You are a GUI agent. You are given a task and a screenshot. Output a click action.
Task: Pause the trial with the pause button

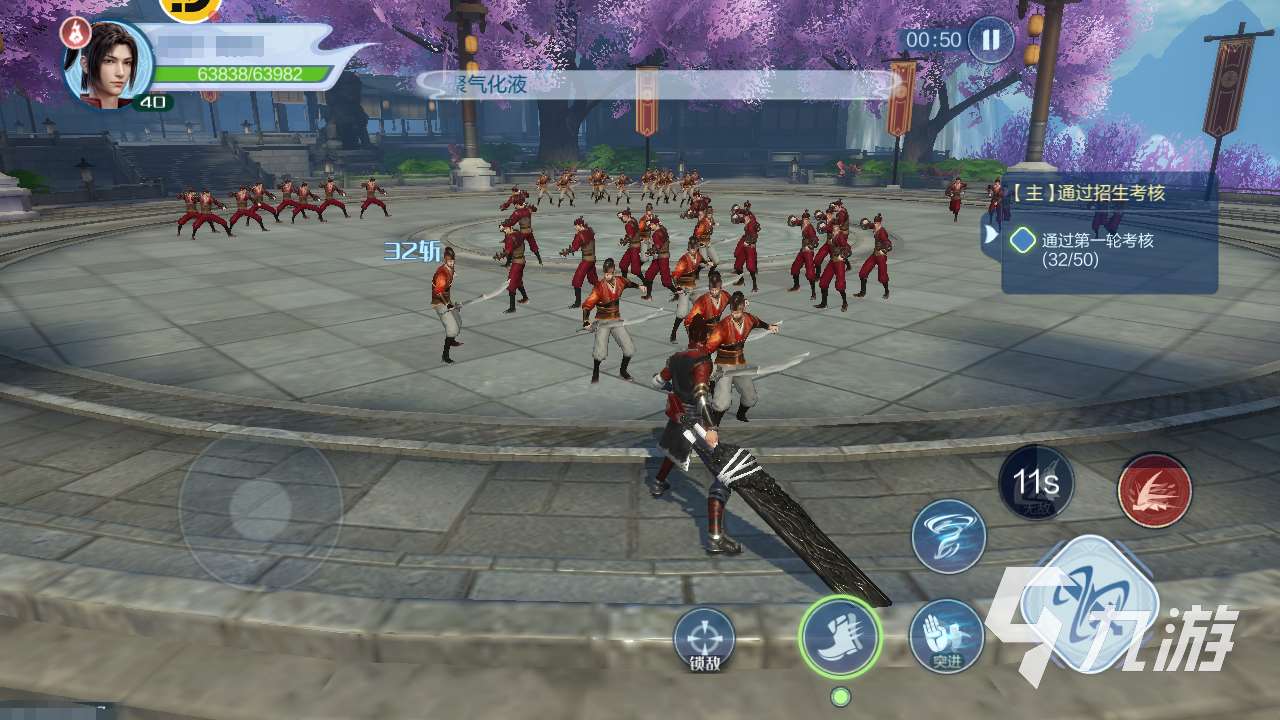pos(990,40)
